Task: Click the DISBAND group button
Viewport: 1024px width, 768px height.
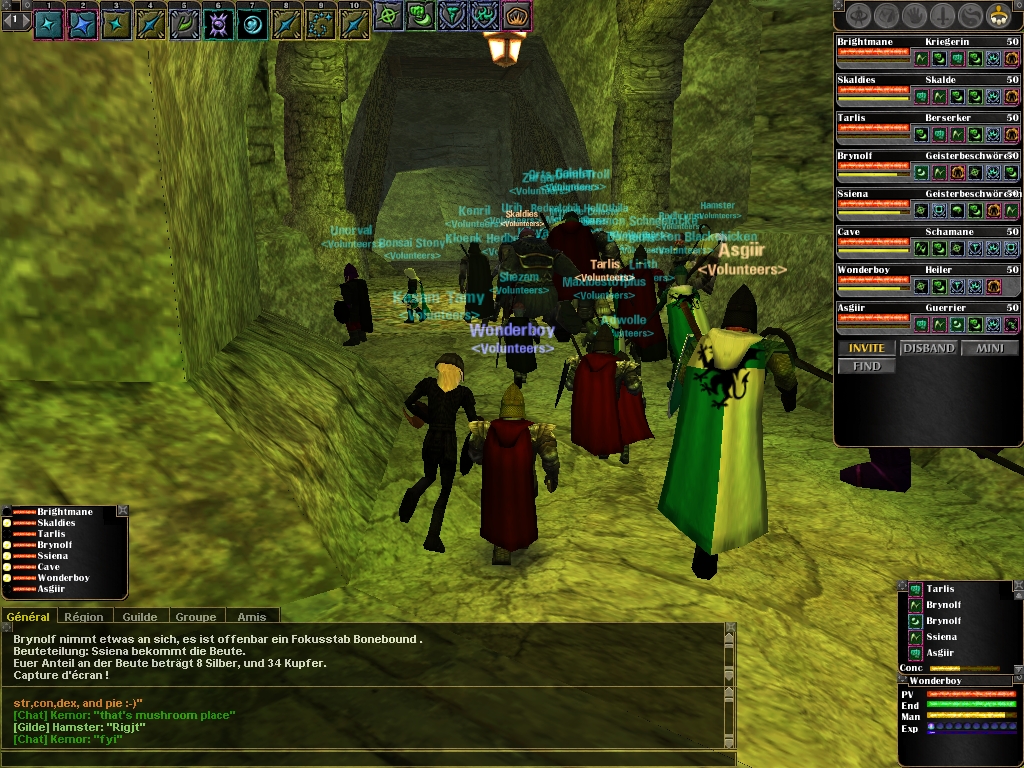Action: (x=928, y=348)
